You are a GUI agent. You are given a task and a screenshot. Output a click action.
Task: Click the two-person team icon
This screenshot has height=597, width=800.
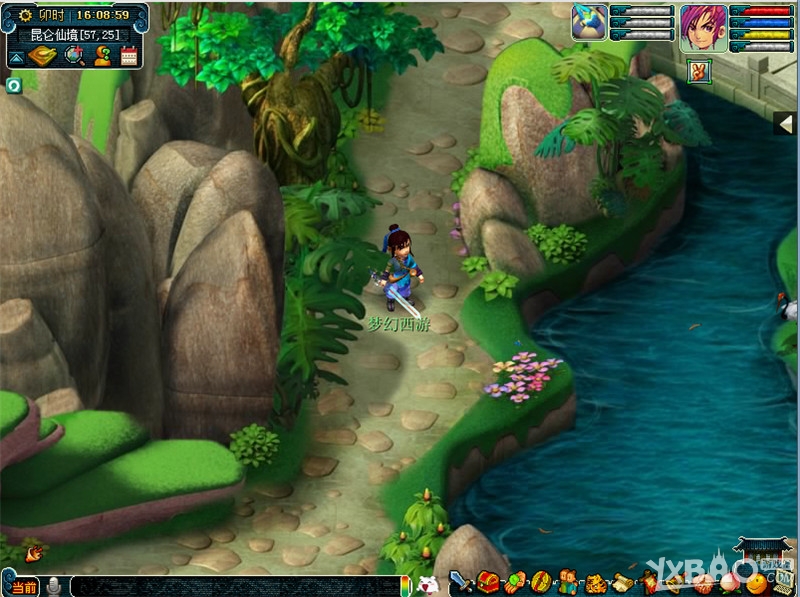[567, 581]
